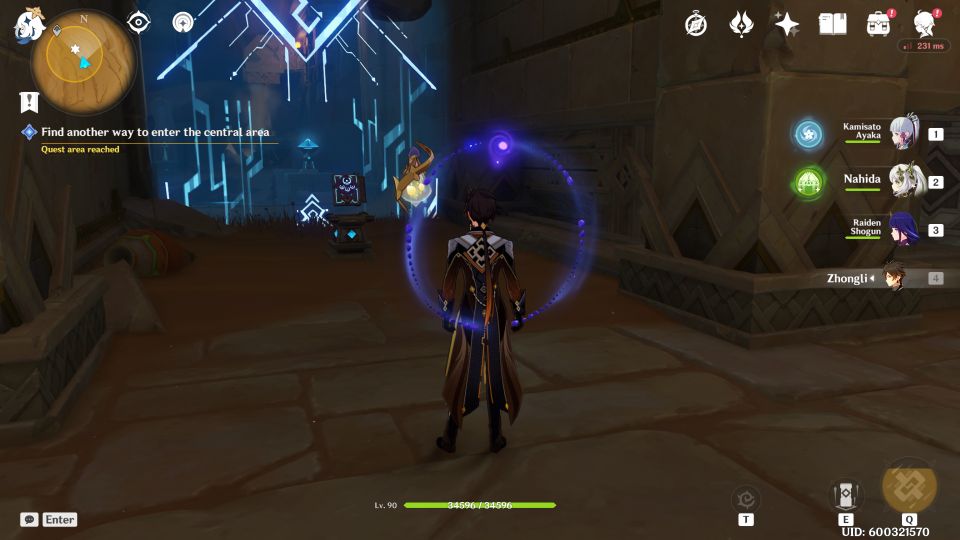The width and height of the screenshot is (960, 540).
Task: Activate Zhongli's Elemental Skill icon
Action: pyautogui.click(x=845, y=495)
